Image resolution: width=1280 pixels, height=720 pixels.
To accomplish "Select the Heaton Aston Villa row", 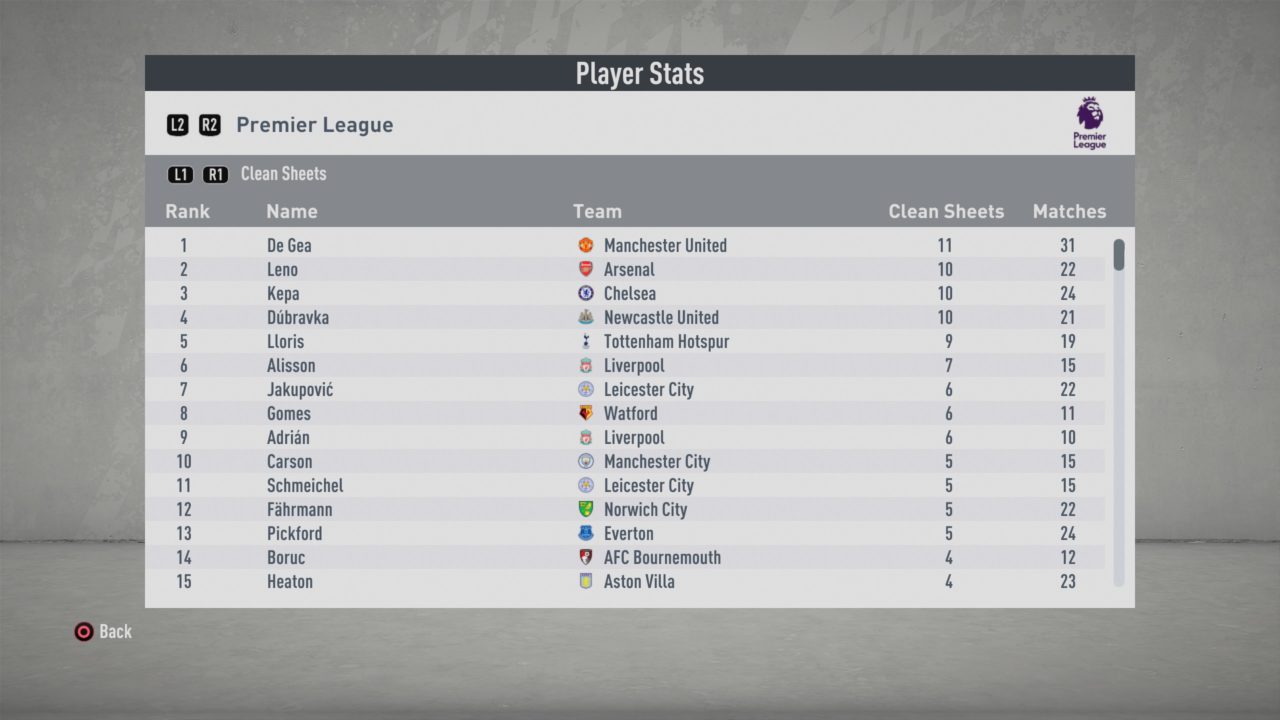I will coord(640,581).
